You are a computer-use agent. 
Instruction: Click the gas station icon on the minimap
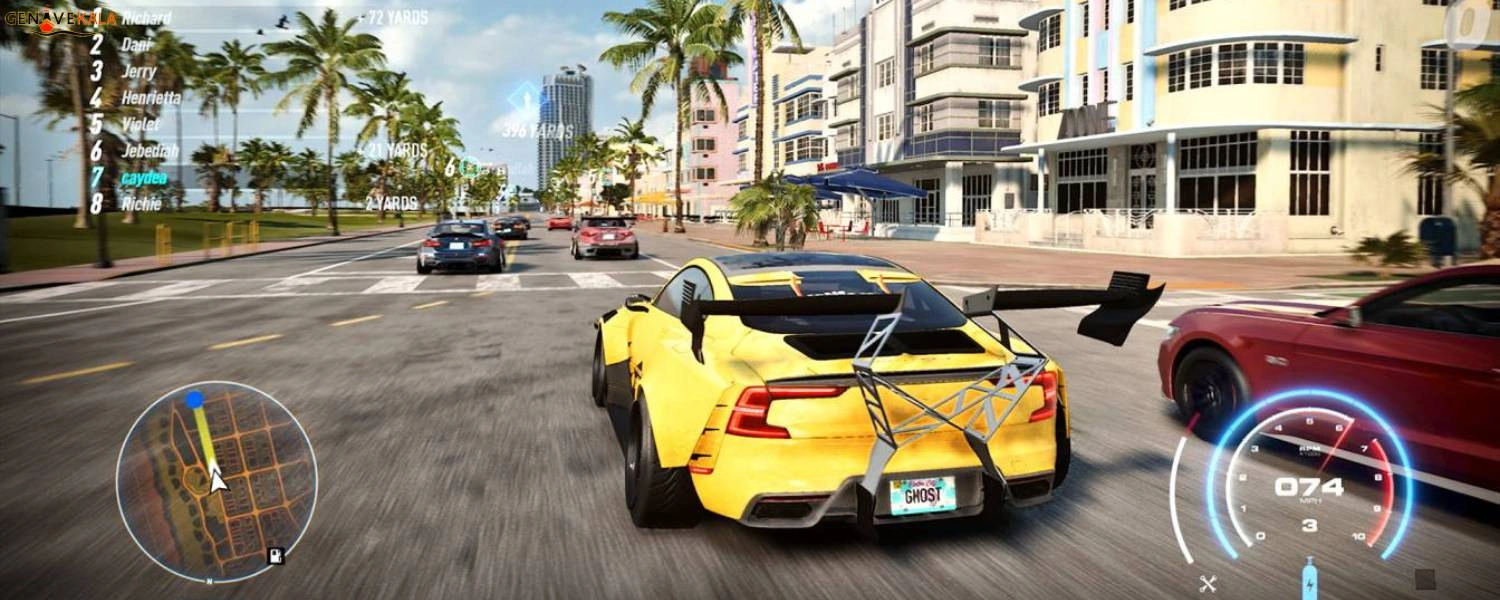275,555
